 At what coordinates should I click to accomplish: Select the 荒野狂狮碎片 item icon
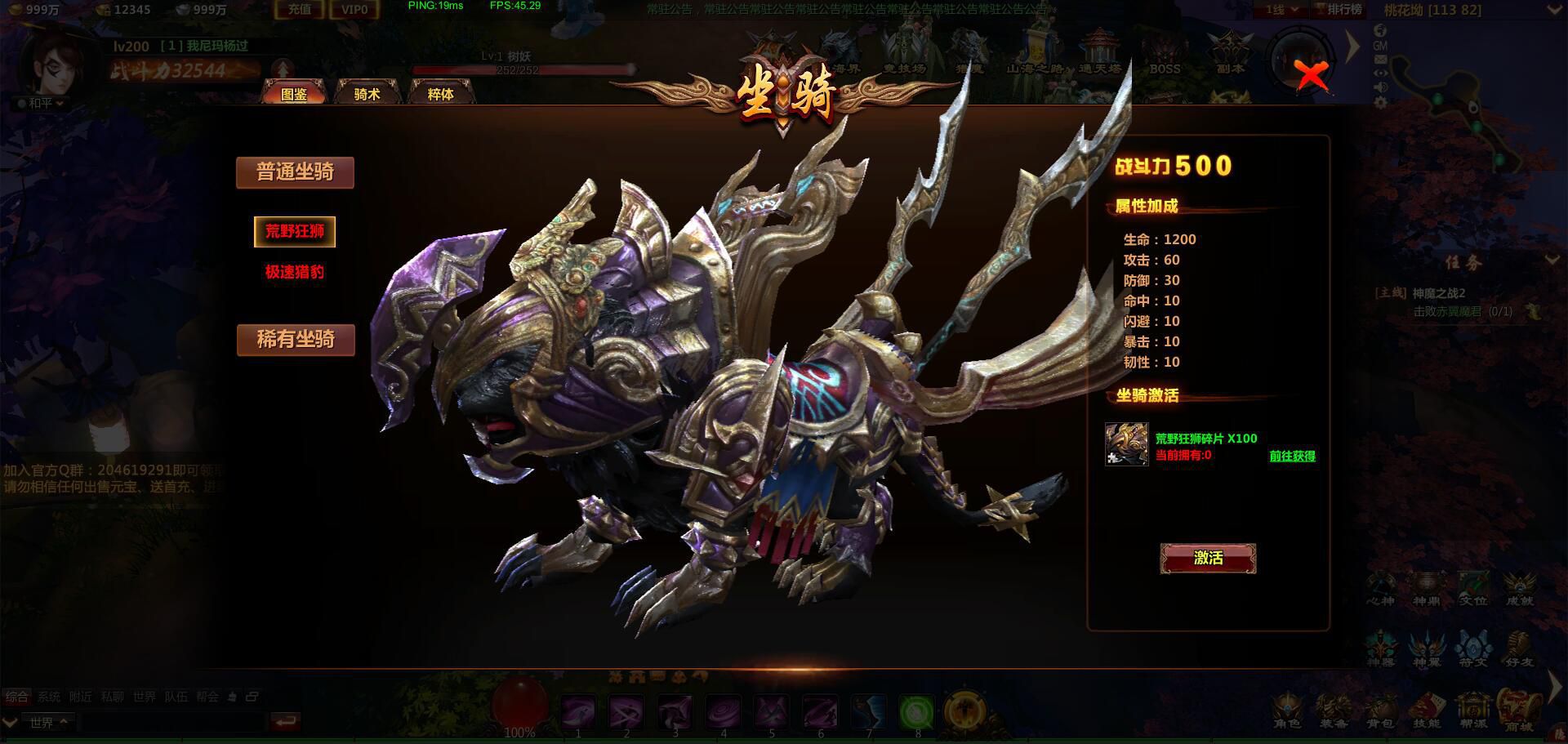(1126, 444)
